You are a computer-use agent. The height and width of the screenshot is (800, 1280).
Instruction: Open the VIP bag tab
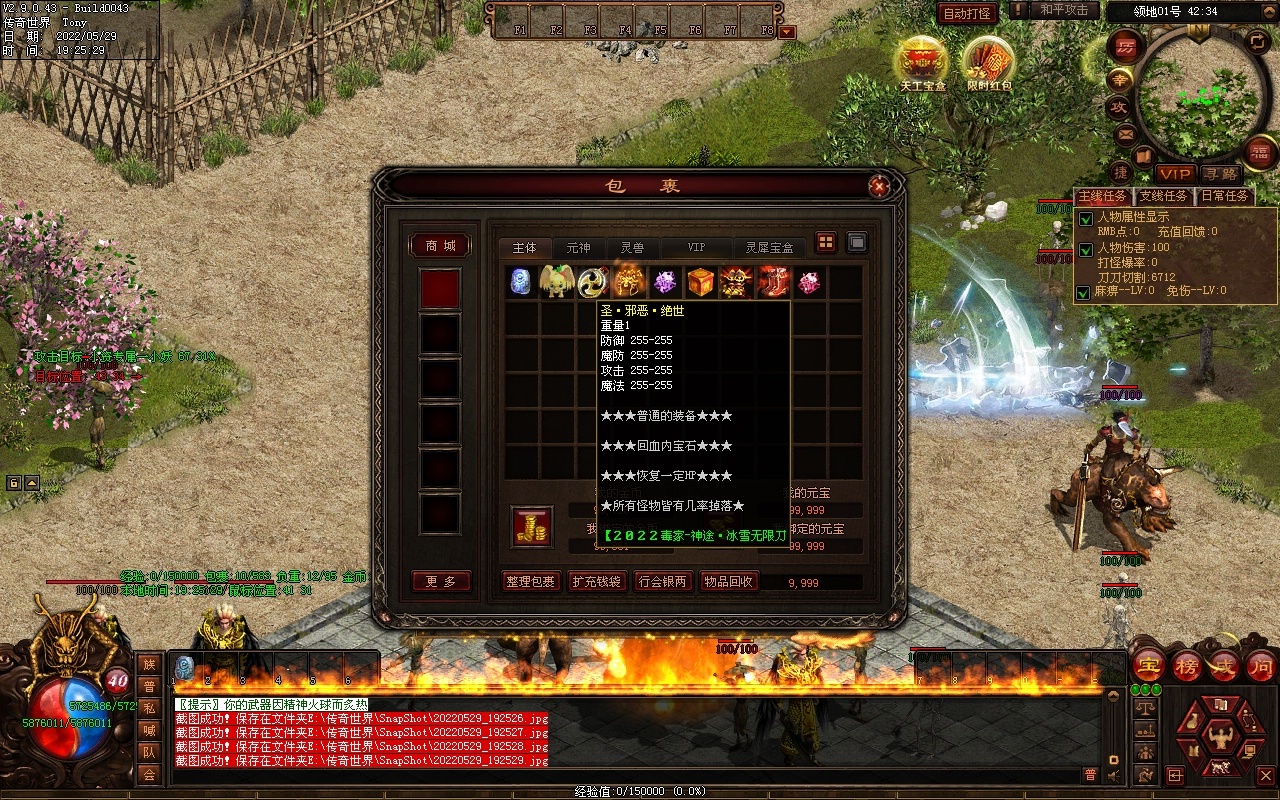click(696, 247)
